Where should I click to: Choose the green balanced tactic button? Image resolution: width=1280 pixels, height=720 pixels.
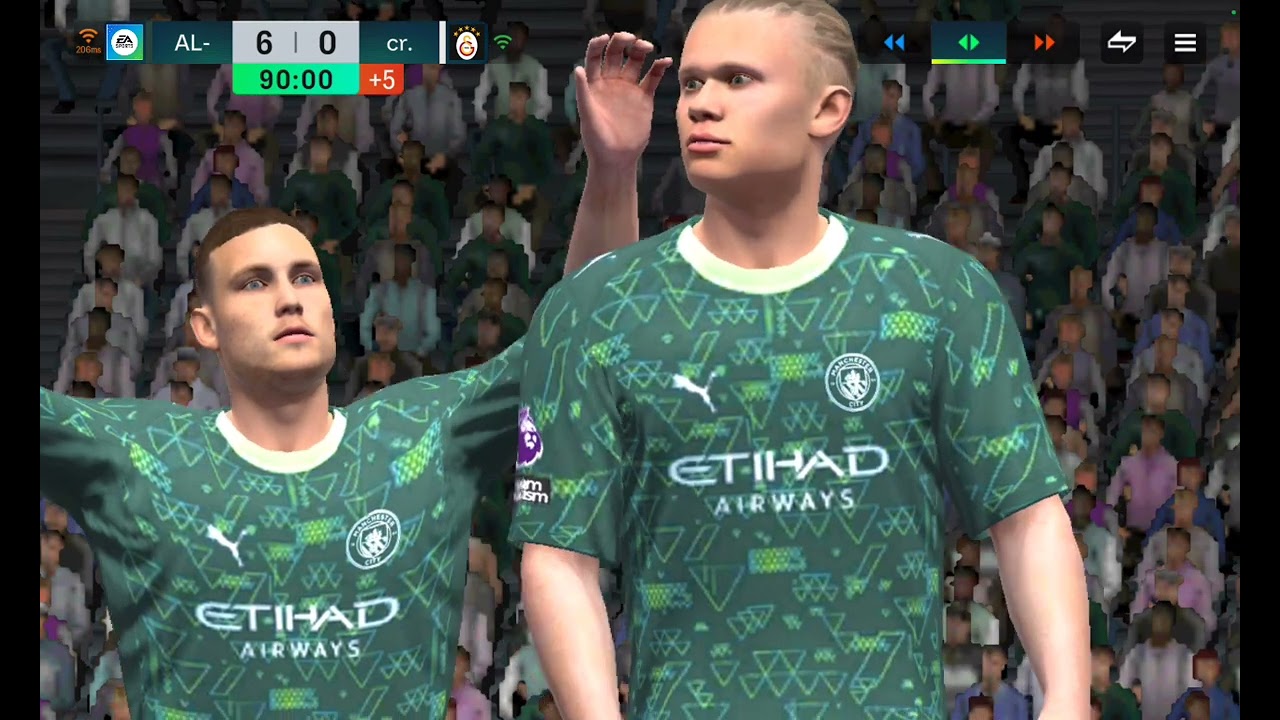click(x=968, y=43)
